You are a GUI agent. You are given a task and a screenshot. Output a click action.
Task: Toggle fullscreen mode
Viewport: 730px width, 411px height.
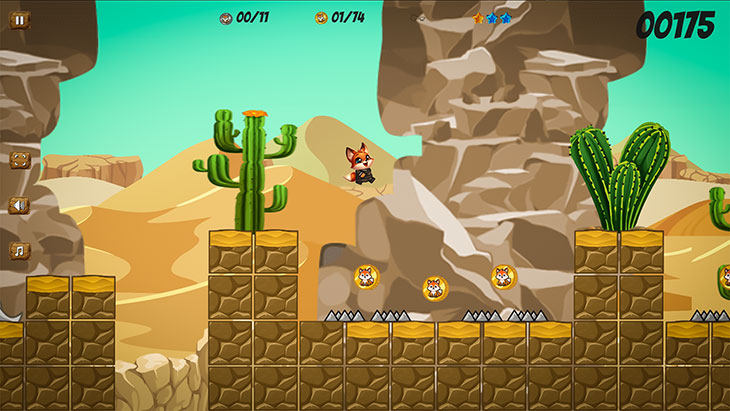tap(20, 159)
